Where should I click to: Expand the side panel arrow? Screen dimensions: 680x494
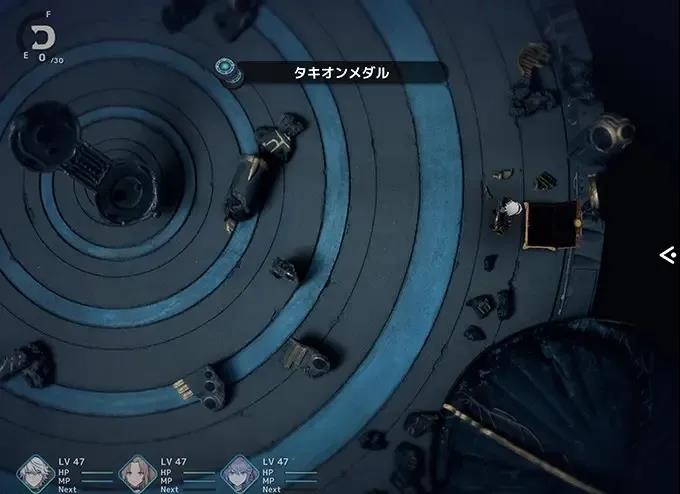(x=667, y=255)
